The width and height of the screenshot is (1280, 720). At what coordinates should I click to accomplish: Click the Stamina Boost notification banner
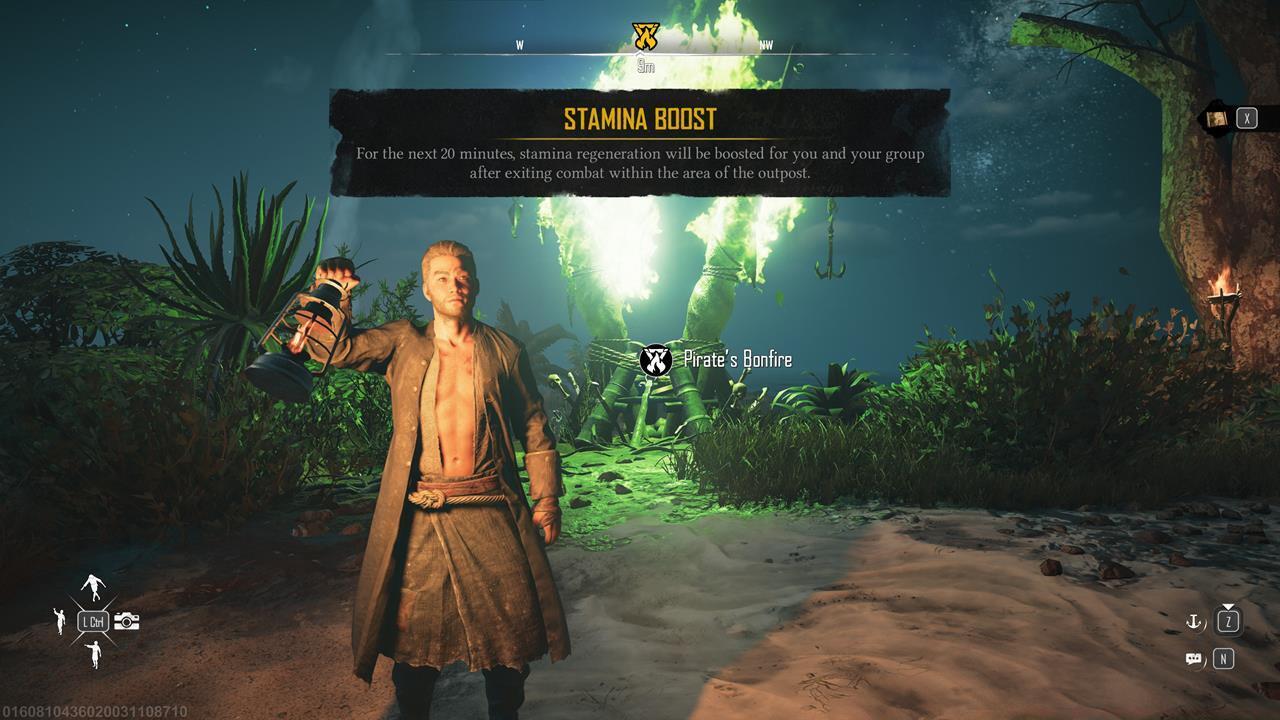pos(639,141)
